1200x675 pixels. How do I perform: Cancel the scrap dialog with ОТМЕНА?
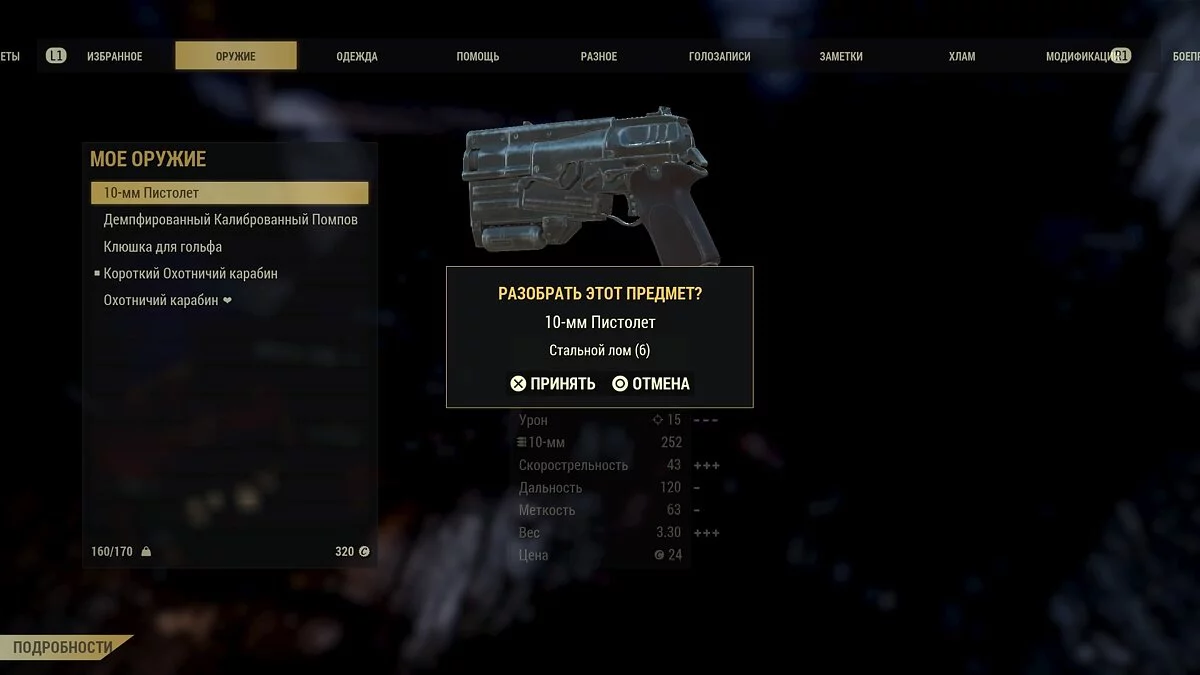point(651,384)
